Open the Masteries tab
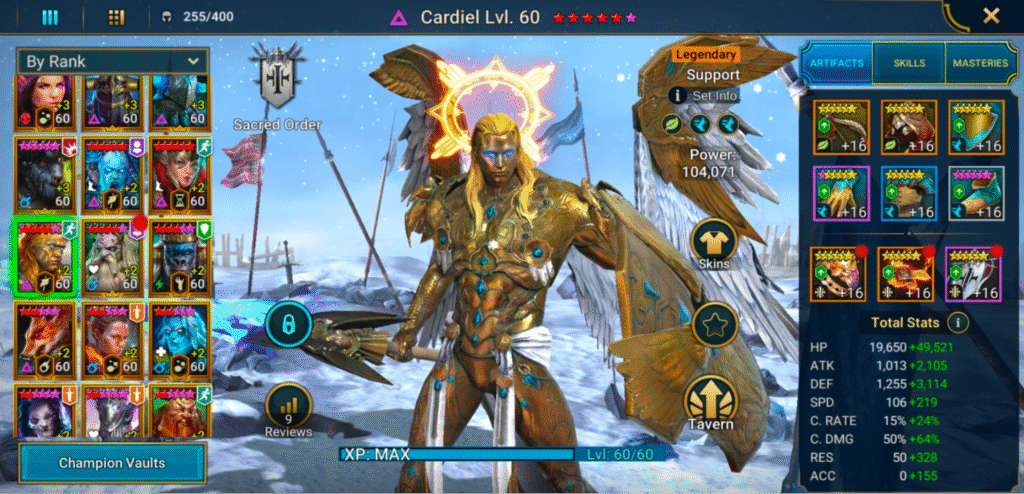1024x494 pixels. pos(981,63)
